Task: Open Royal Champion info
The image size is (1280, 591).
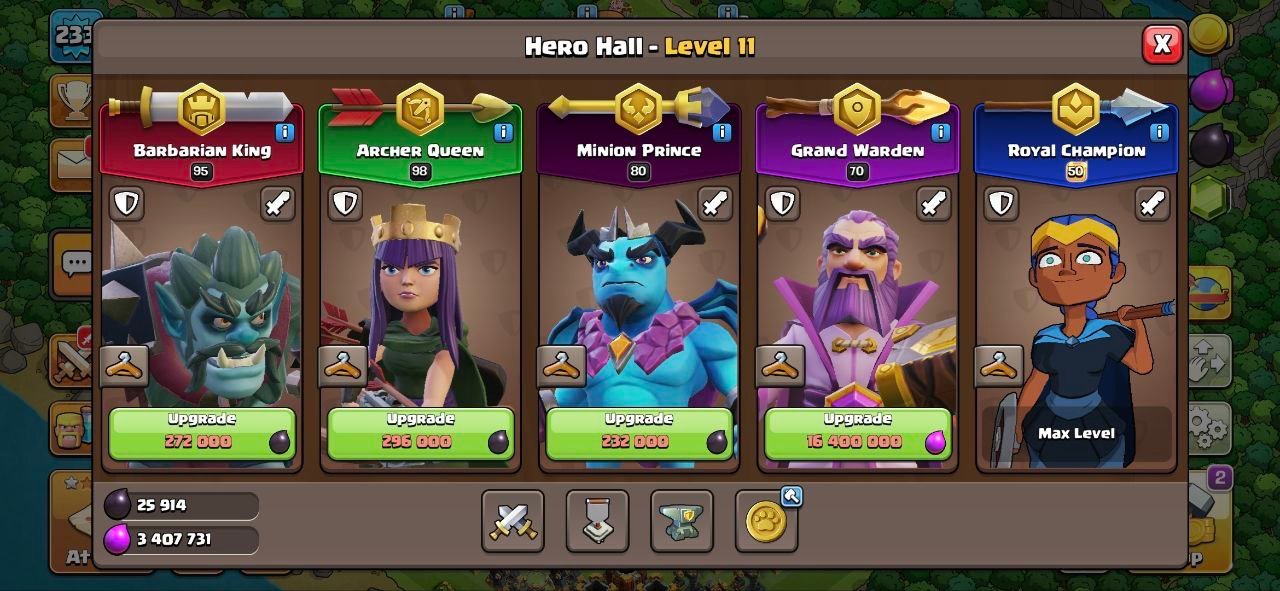Action: pyautogui.click(x=1159, y=132)
